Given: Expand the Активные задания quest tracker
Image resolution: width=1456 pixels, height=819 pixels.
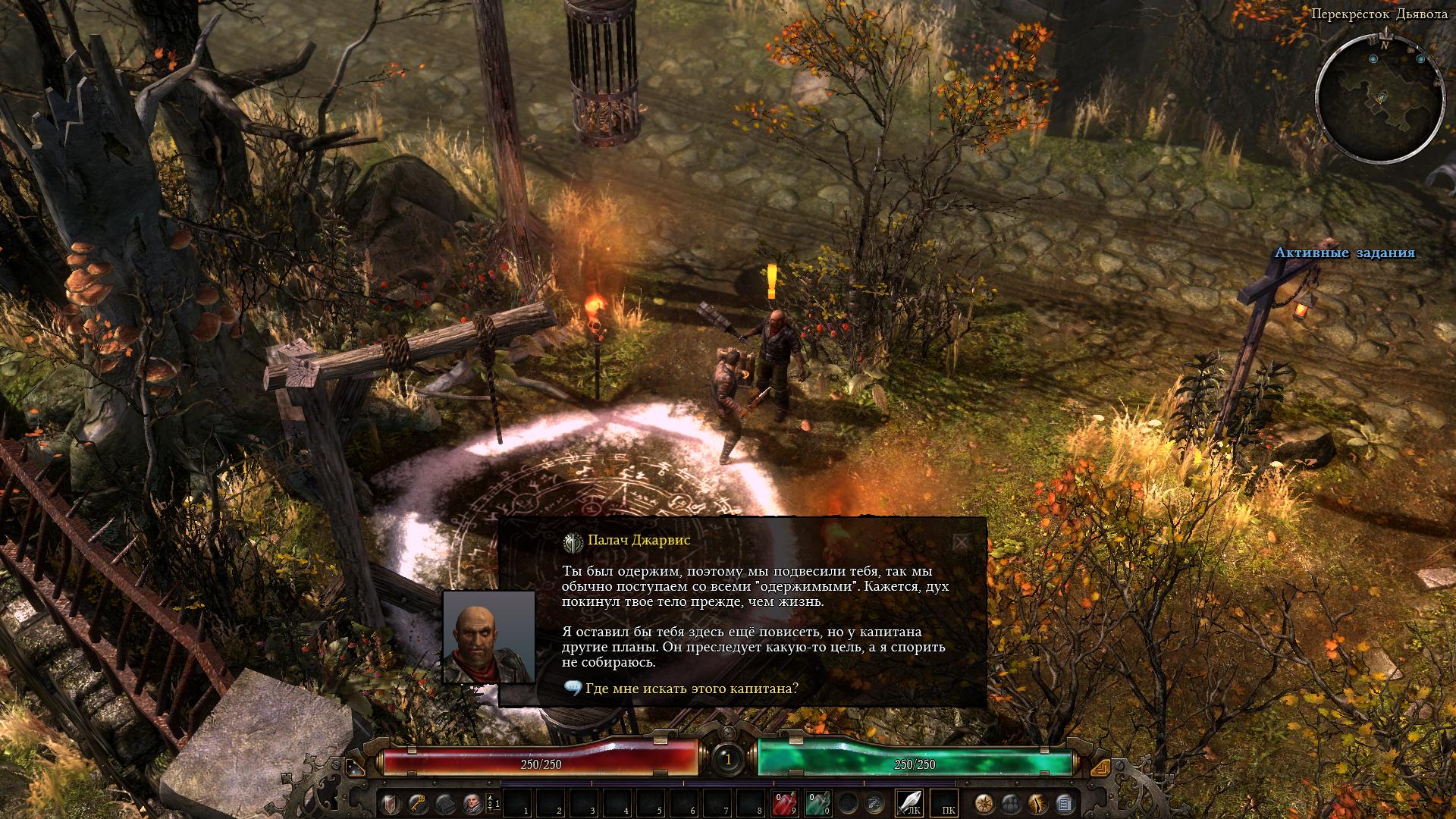Looking at the screenshot, I should tap(1344, 253).
